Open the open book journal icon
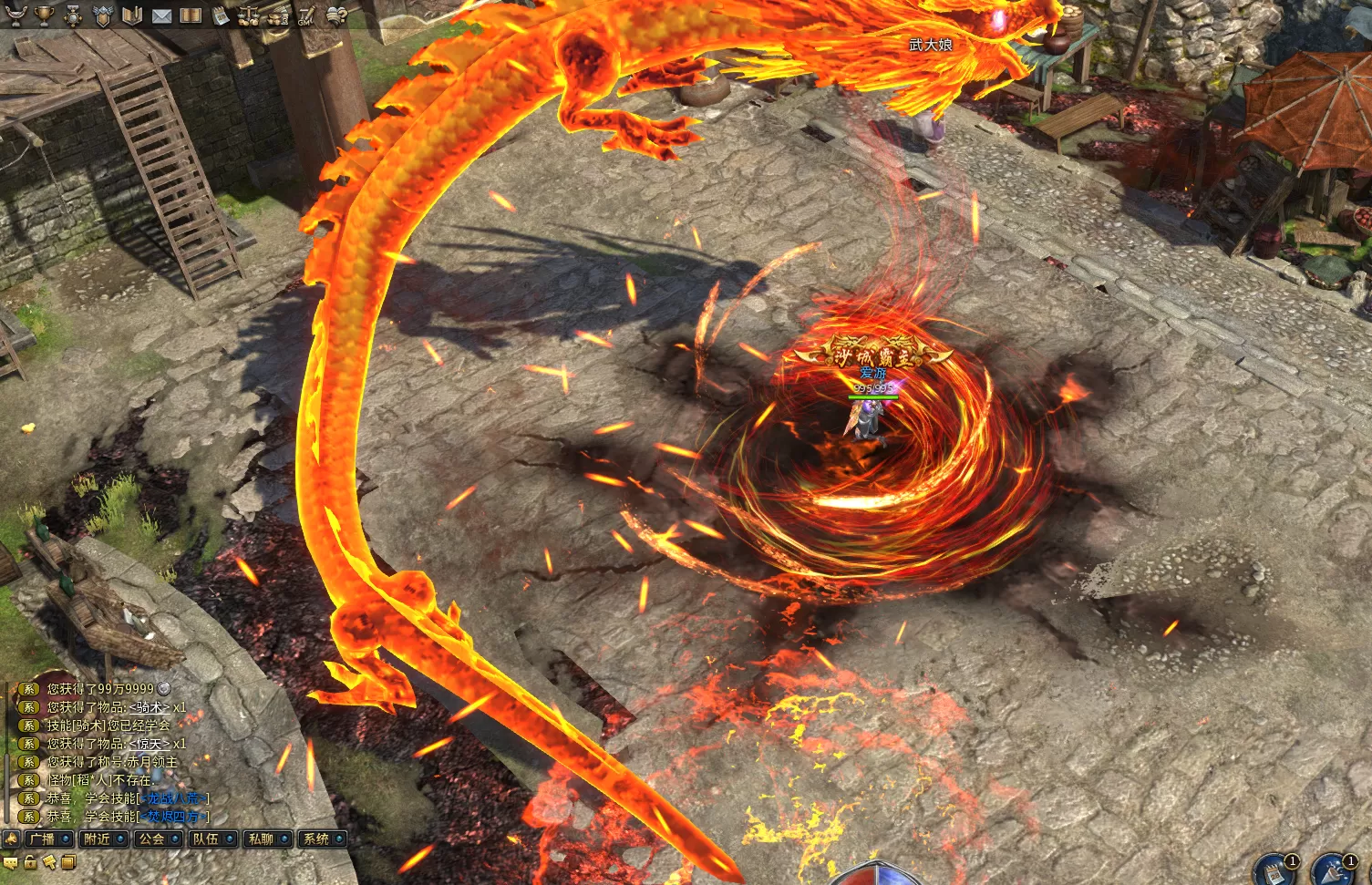The width and height of the screenshot is (1372, 885). coord(191,15)
